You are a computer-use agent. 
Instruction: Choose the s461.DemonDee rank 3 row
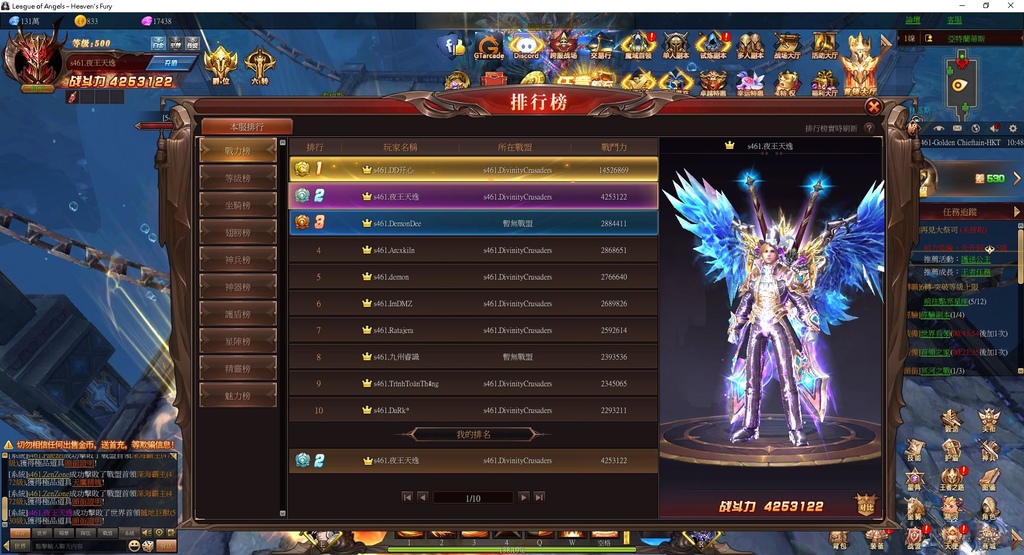point(473,223)
